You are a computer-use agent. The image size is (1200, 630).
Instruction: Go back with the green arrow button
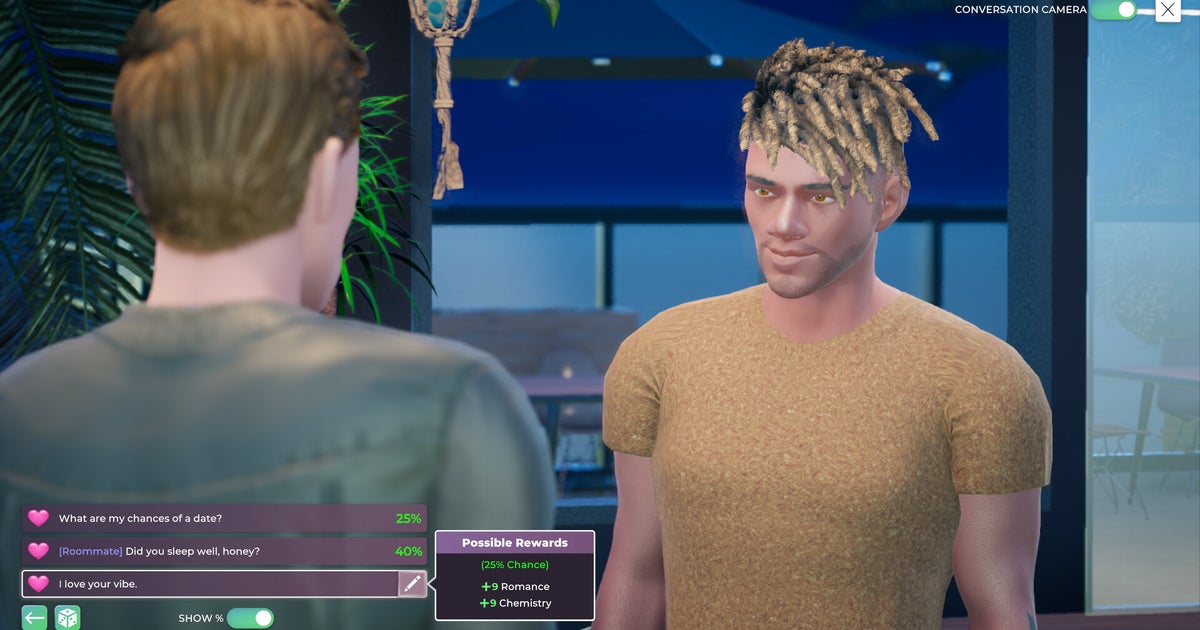click(34, 618)
